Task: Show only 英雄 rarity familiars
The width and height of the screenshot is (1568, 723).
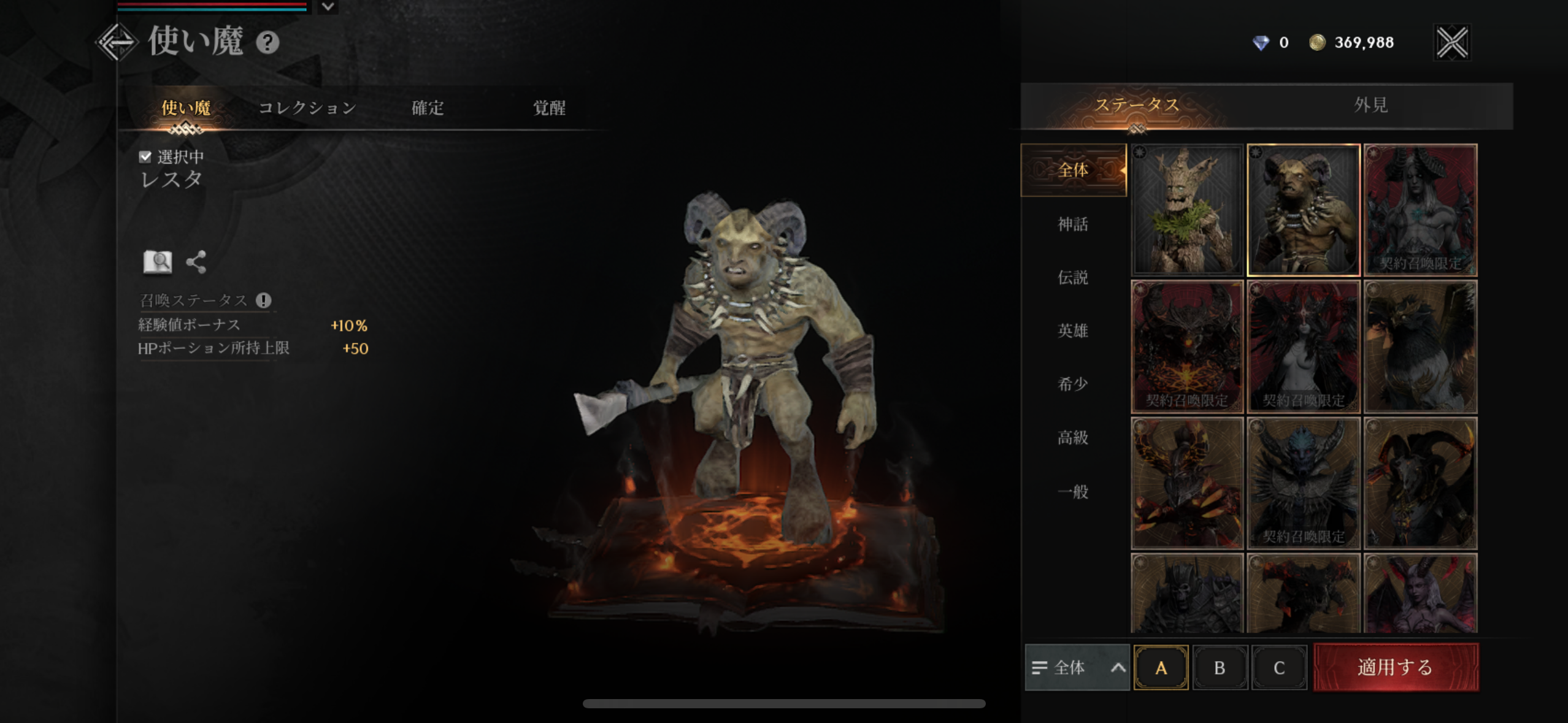Action: point(1073,331)
